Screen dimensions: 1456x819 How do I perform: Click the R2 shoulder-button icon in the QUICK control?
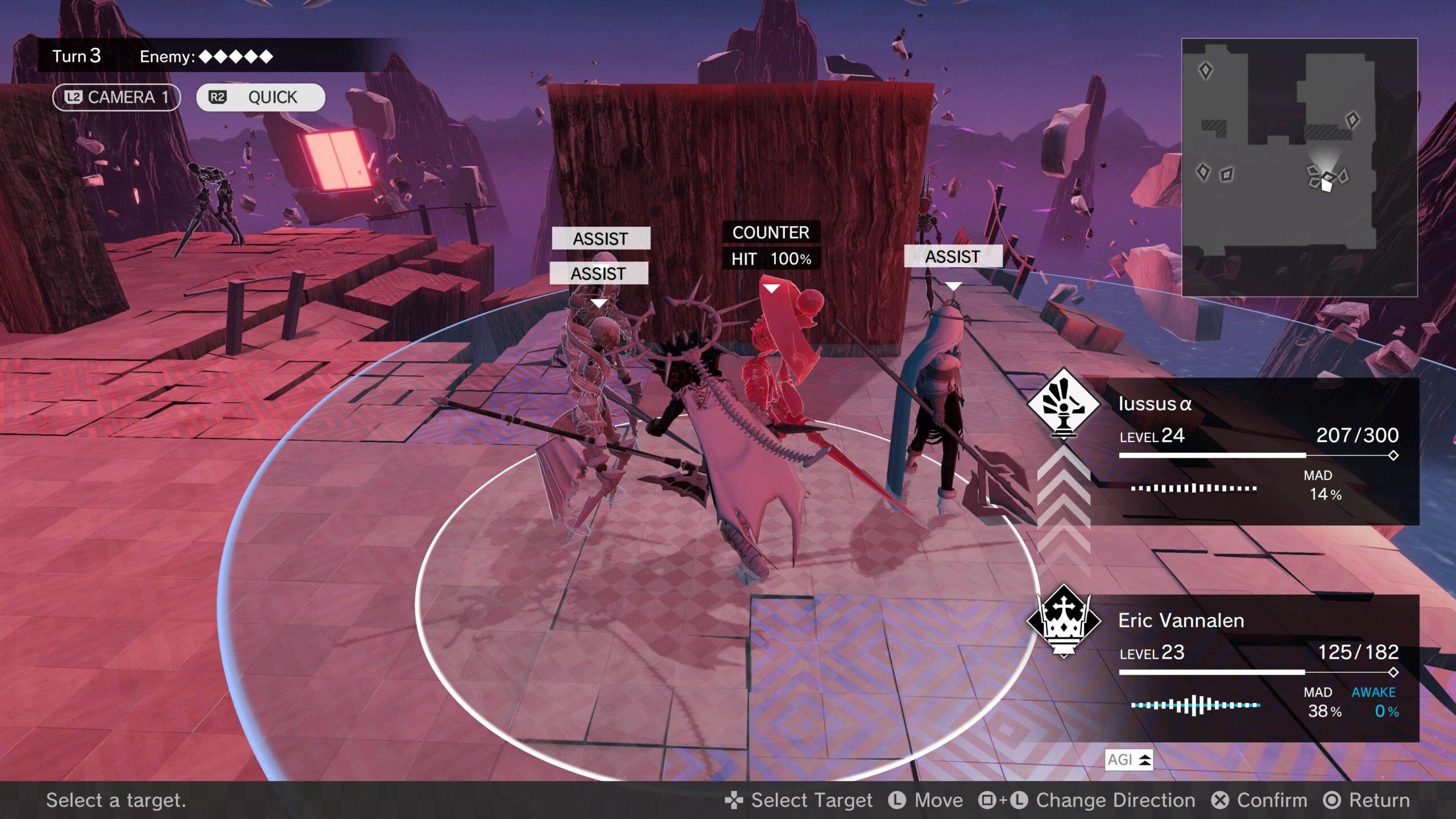coord(218,97)
